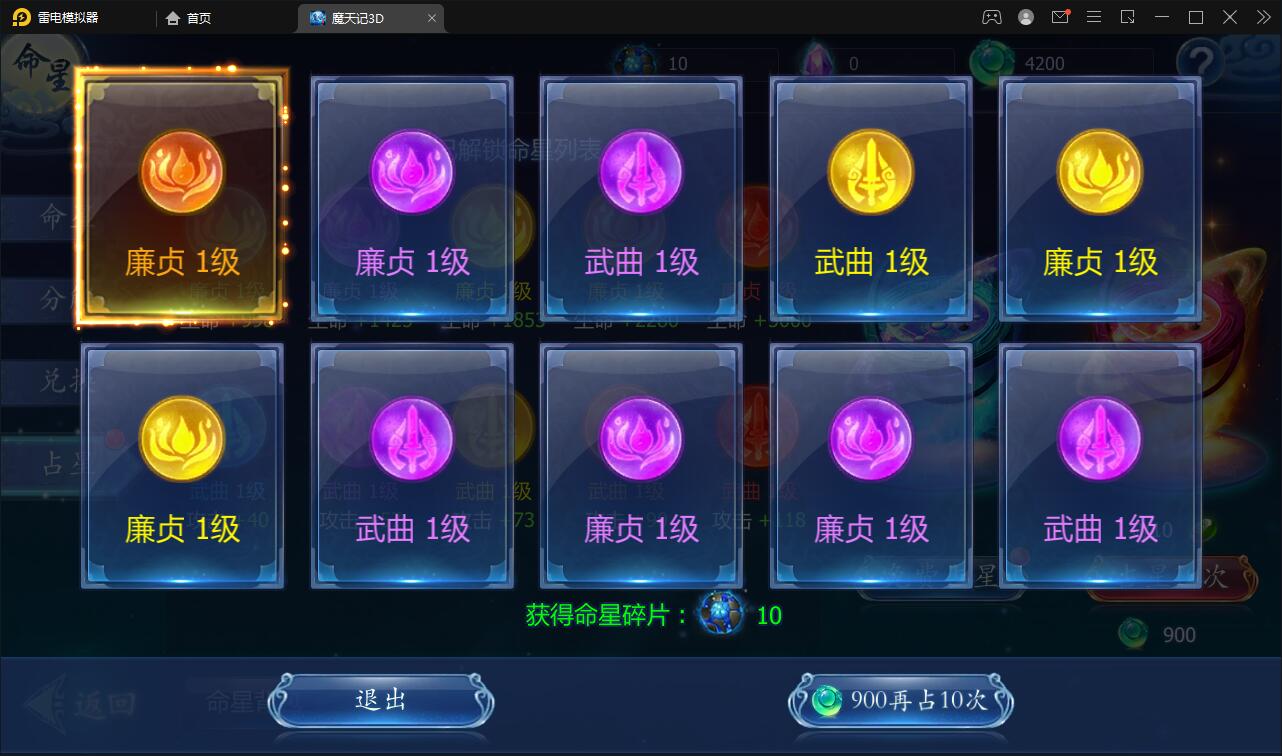This screenshot has width=1282, height=756.
Task: Open the LDPlayer hamburger menu
Action: click(x=1094, y=17)
